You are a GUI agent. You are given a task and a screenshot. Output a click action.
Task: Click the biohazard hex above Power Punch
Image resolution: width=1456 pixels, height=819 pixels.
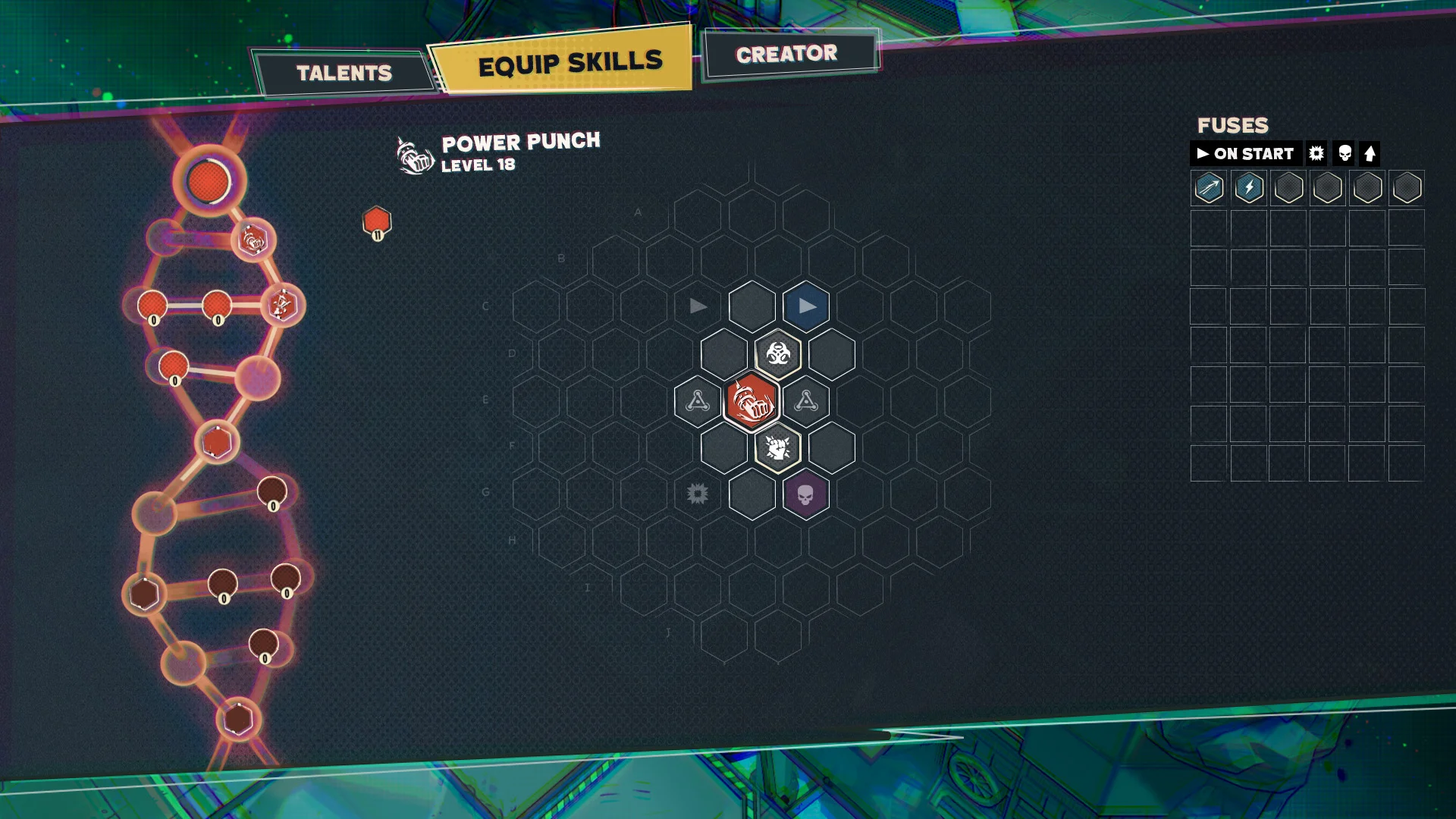777,353
